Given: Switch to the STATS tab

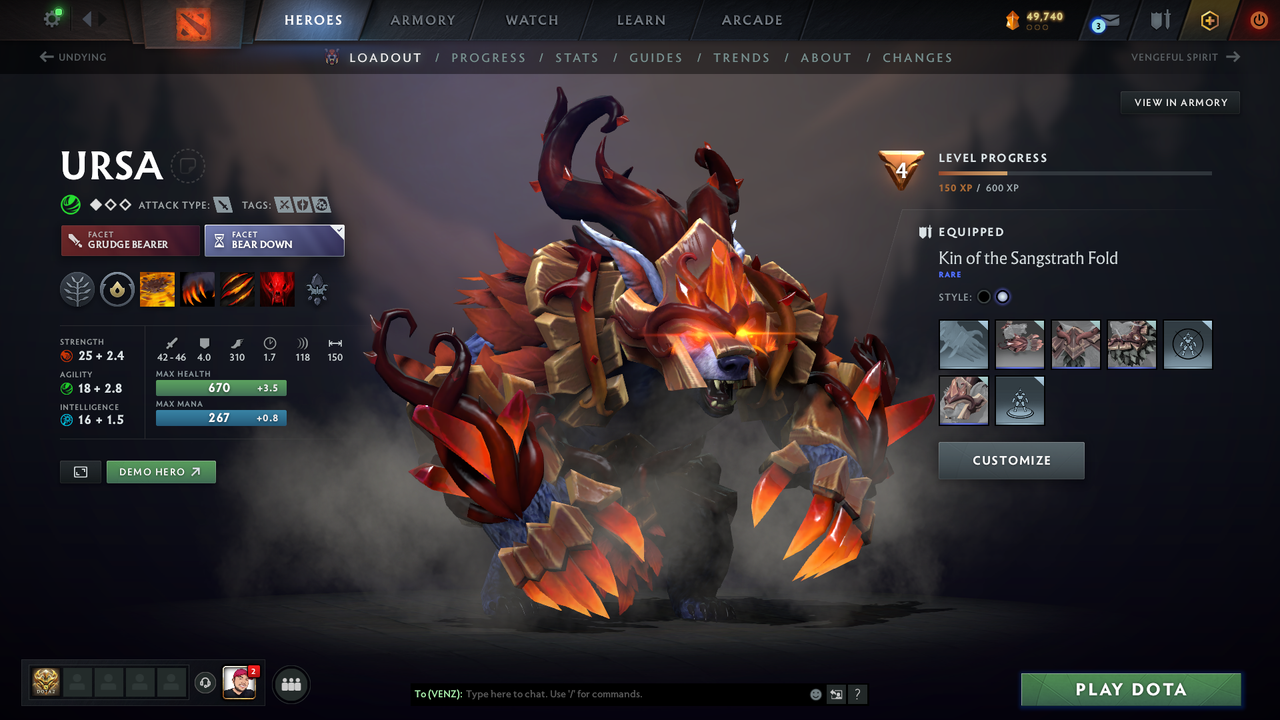Looking at the screenshot, I should [x=577, y=57].
